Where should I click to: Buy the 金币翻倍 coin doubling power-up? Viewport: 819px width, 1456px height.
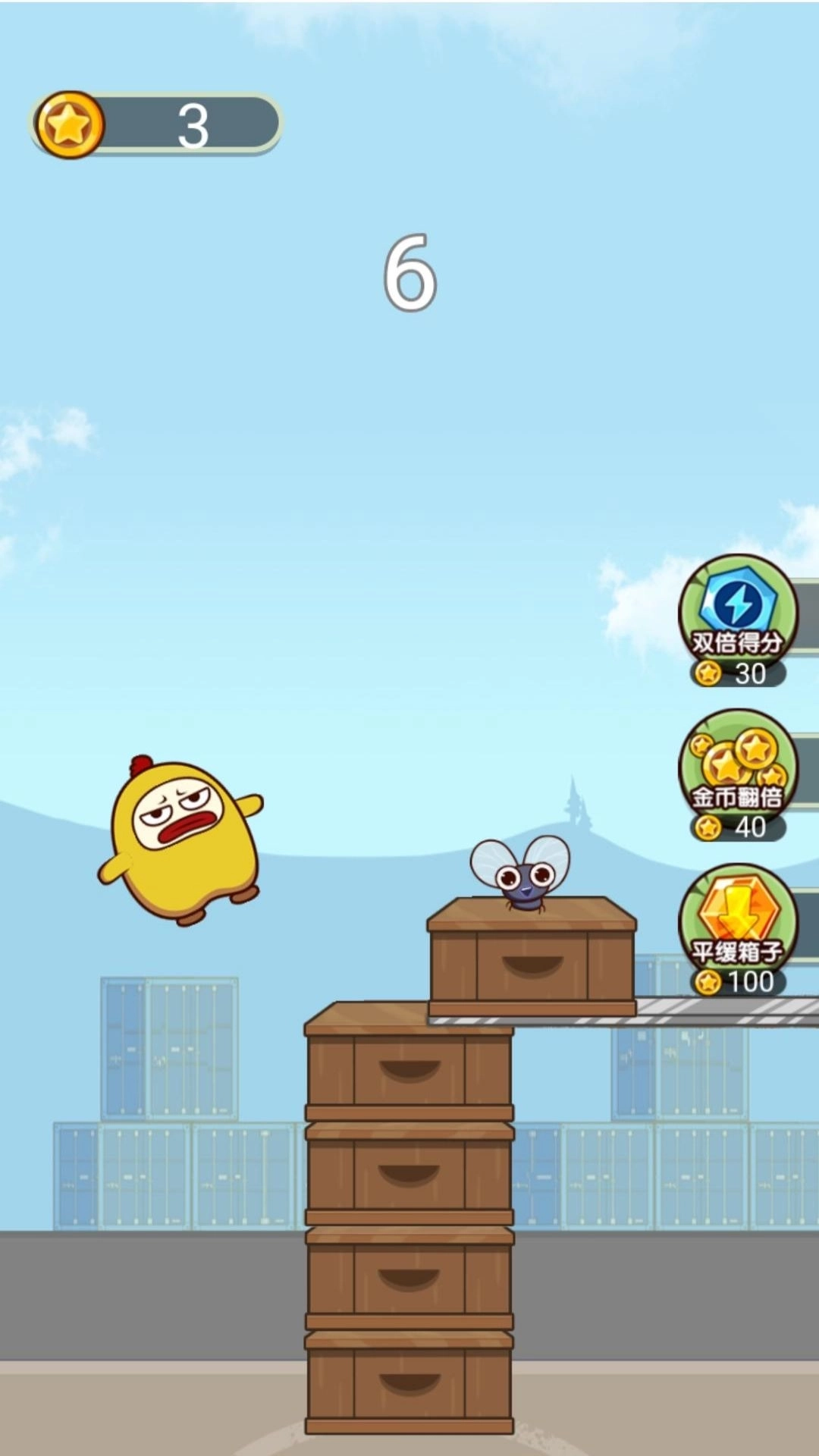(x=737, y=770)
